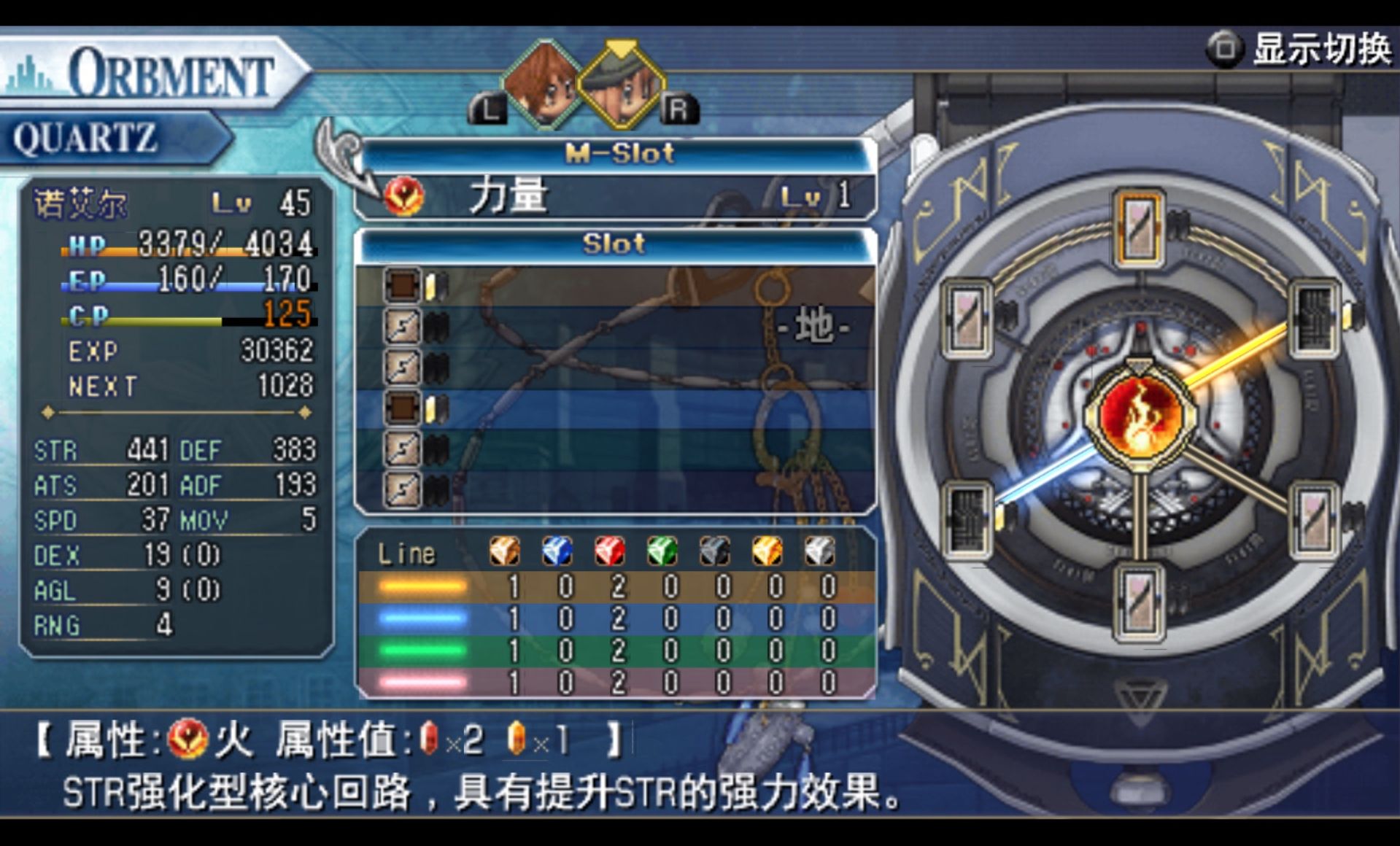Pick the slot row marked 地
The height and width of the screenshot is (846, 1400).
click(616, 326)
